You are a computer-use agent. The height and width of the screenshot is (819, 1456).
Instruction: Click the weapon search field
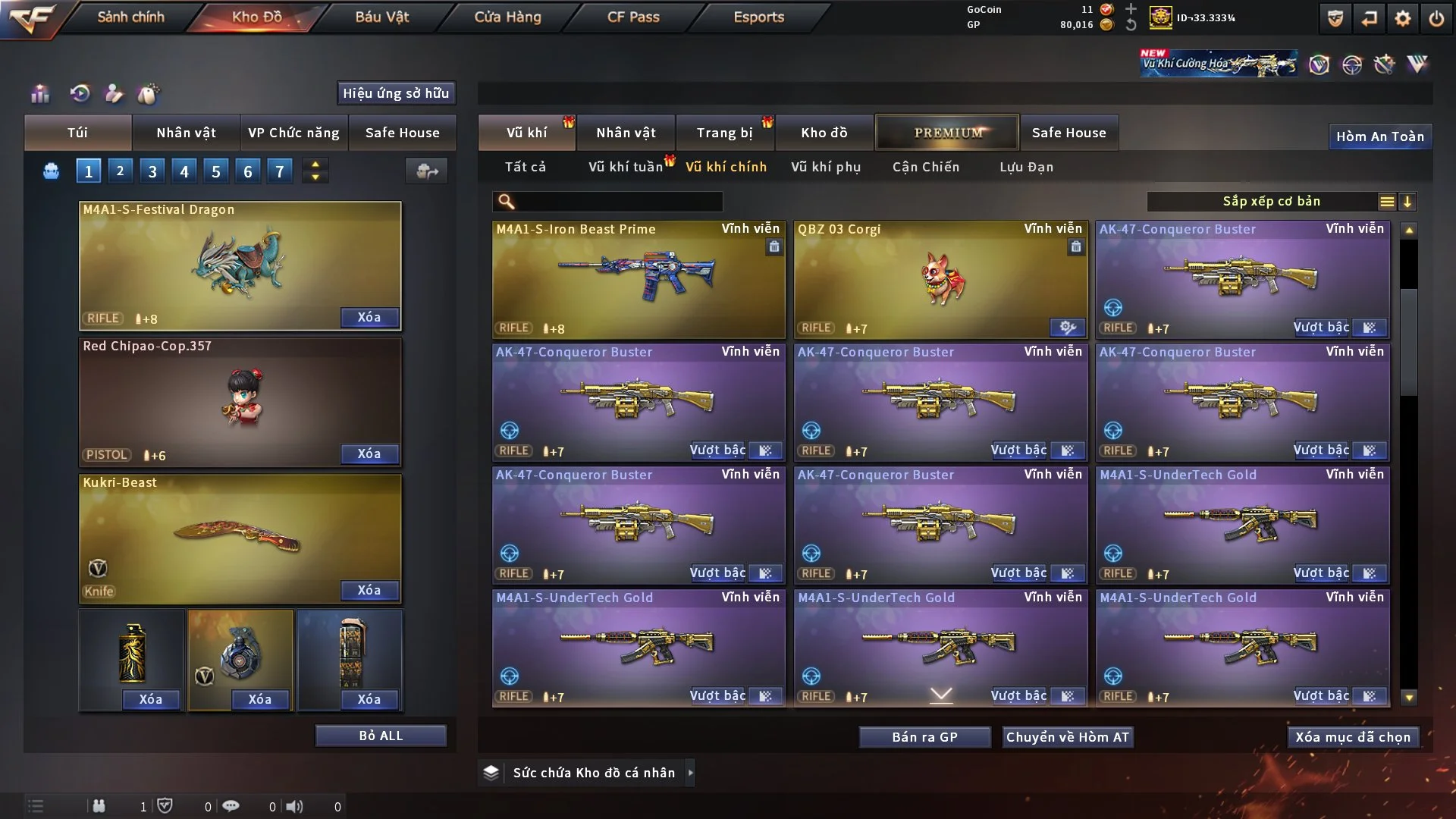(x=618, y=202)
